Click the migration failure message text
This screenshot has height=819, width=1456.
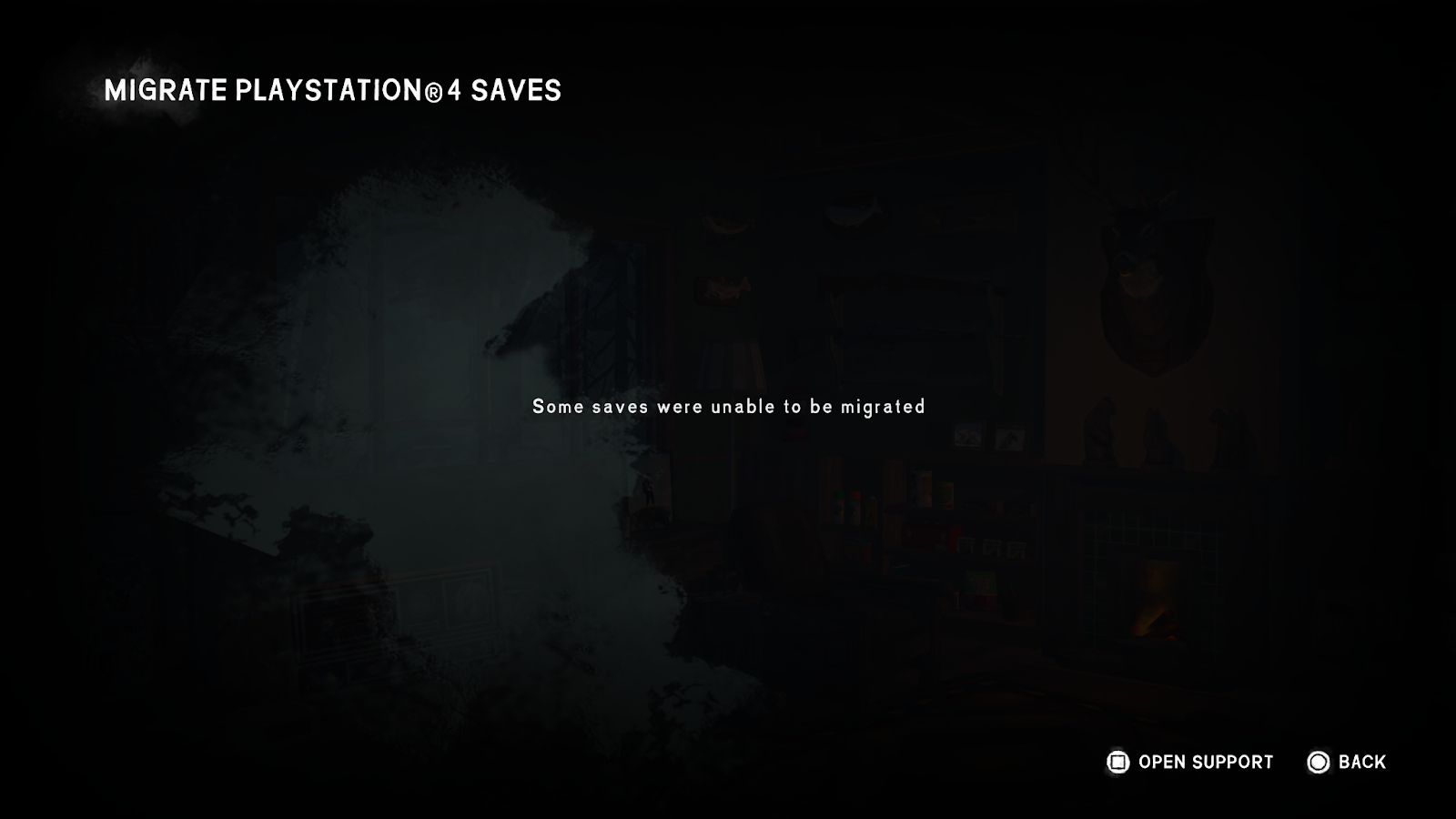(x=728, y=407)
